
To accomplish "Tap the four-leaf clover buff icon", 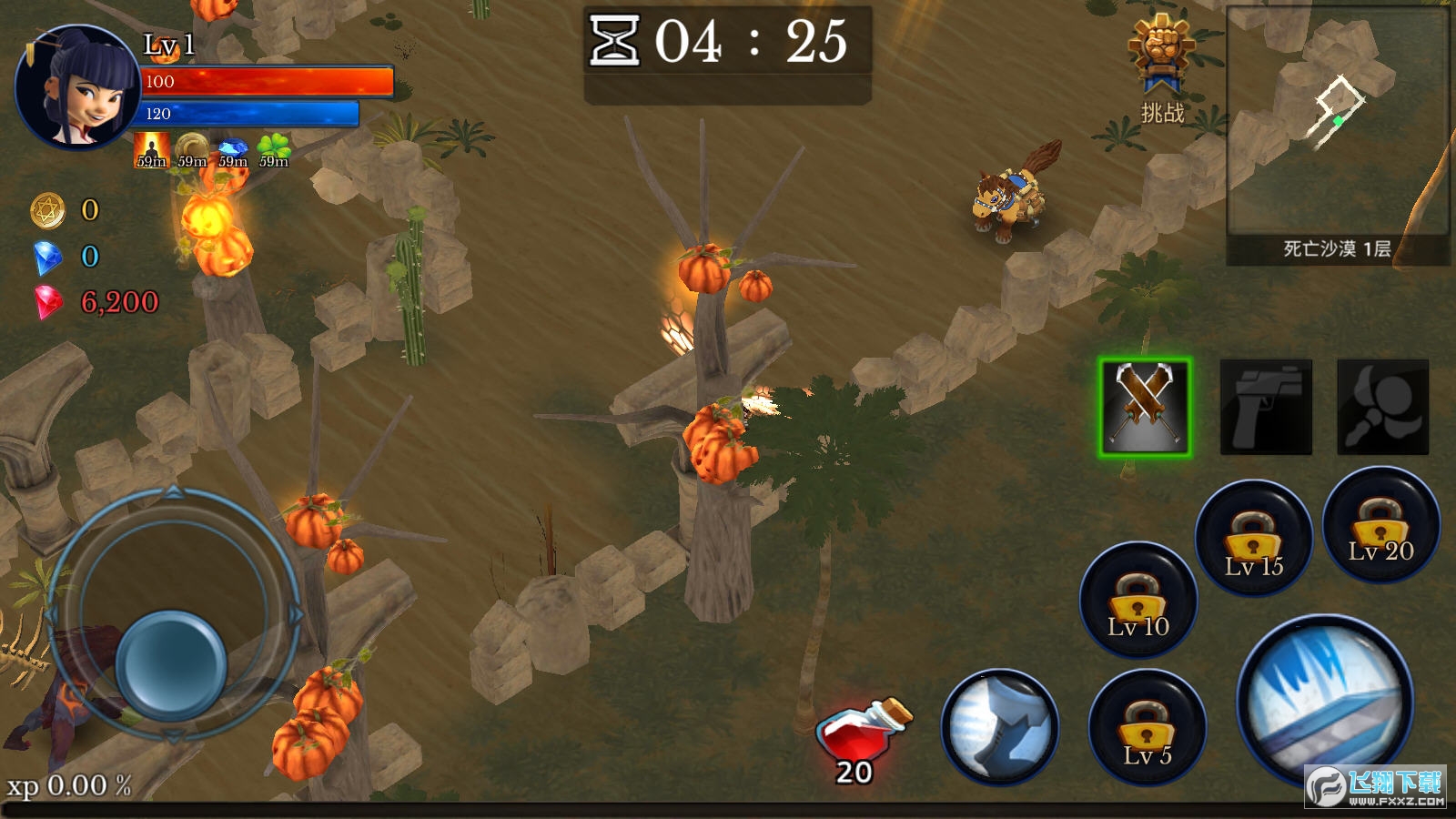I will [x=273, y=150].
